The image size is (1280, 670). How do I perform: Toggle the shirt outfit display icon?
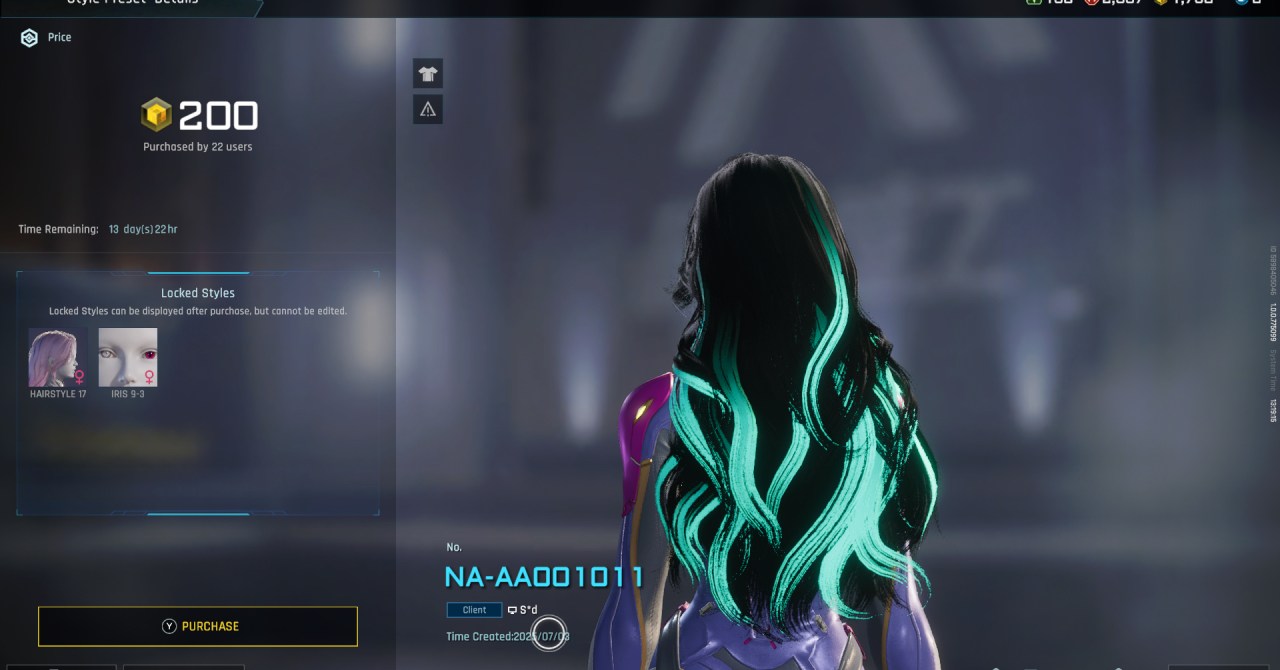click(x=428, y=74)
